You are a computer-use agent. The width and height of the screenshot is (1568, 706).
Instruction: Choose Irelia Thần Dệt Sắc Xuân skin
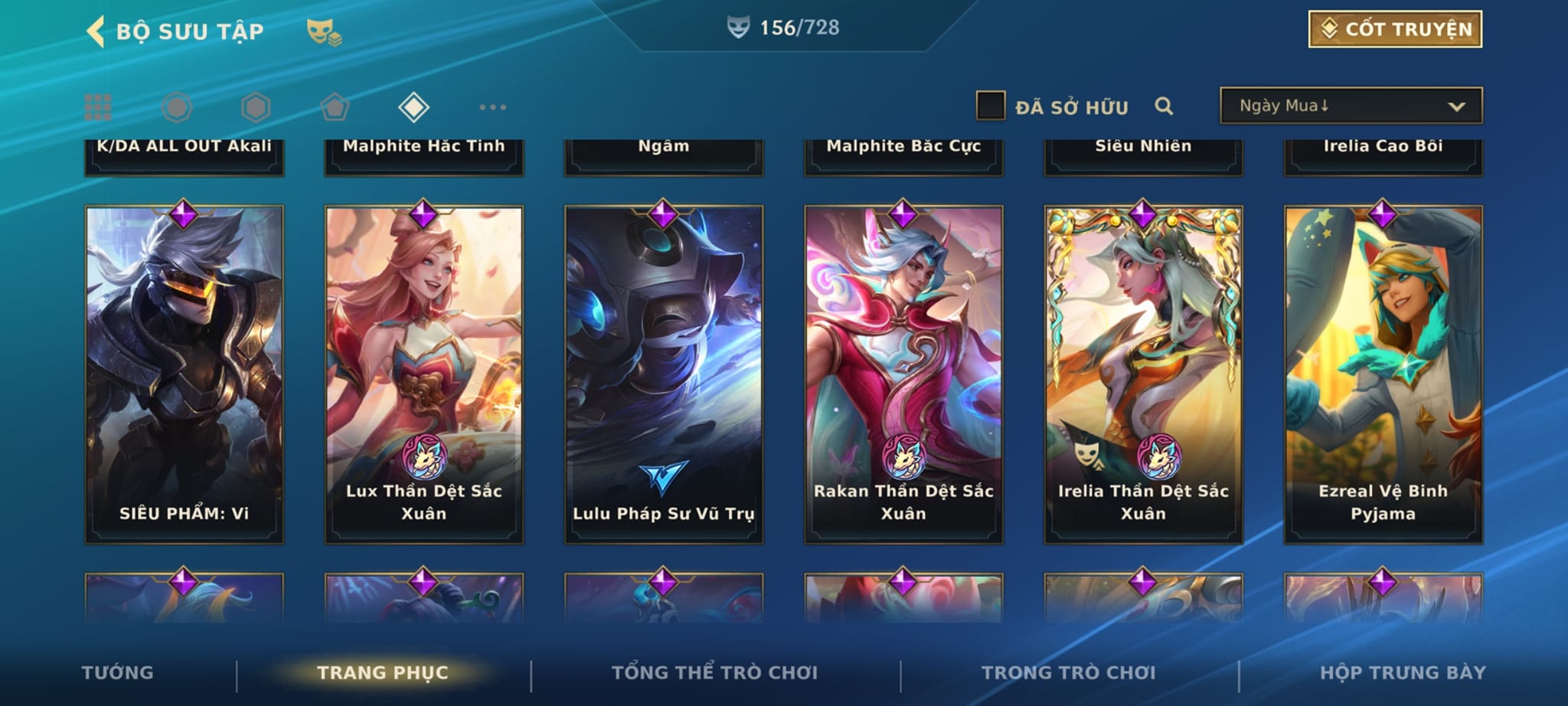pyautogui.click(x=1143, y=374)
